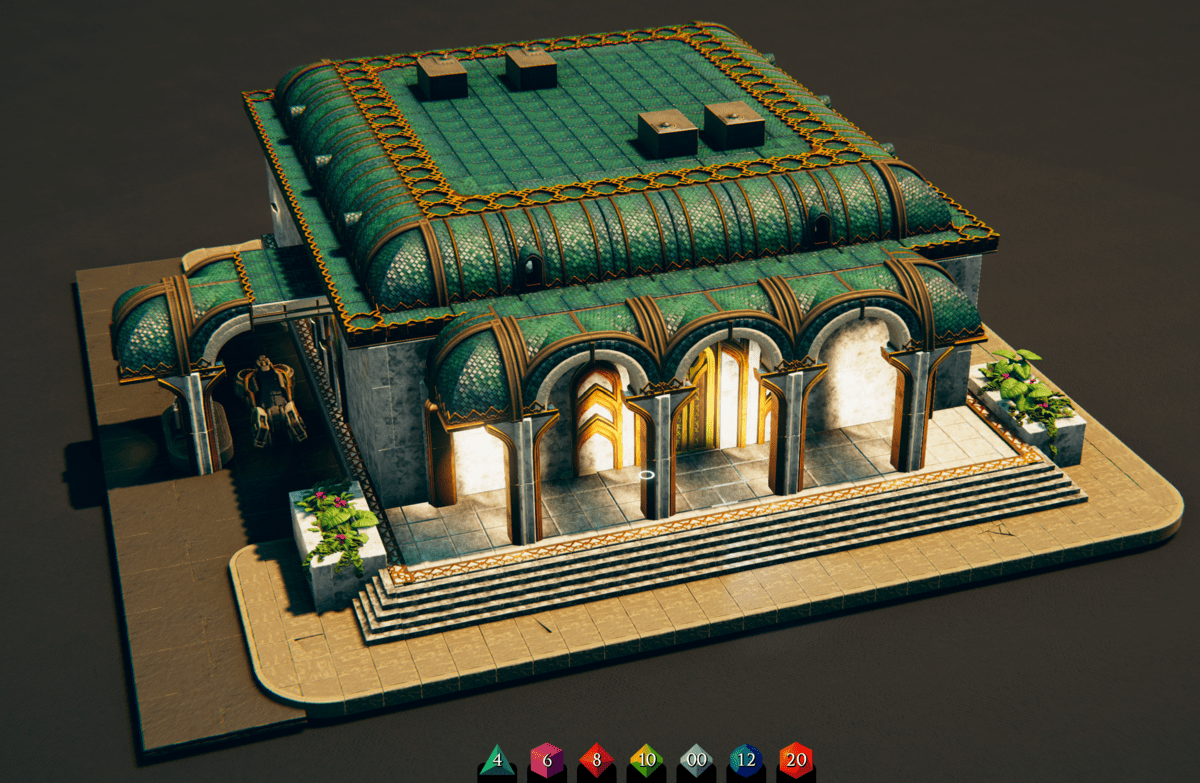Viewport: 1200px width, 783px height.
Task: Pick the yellow-green d10 die
Action: coord(646,761)
